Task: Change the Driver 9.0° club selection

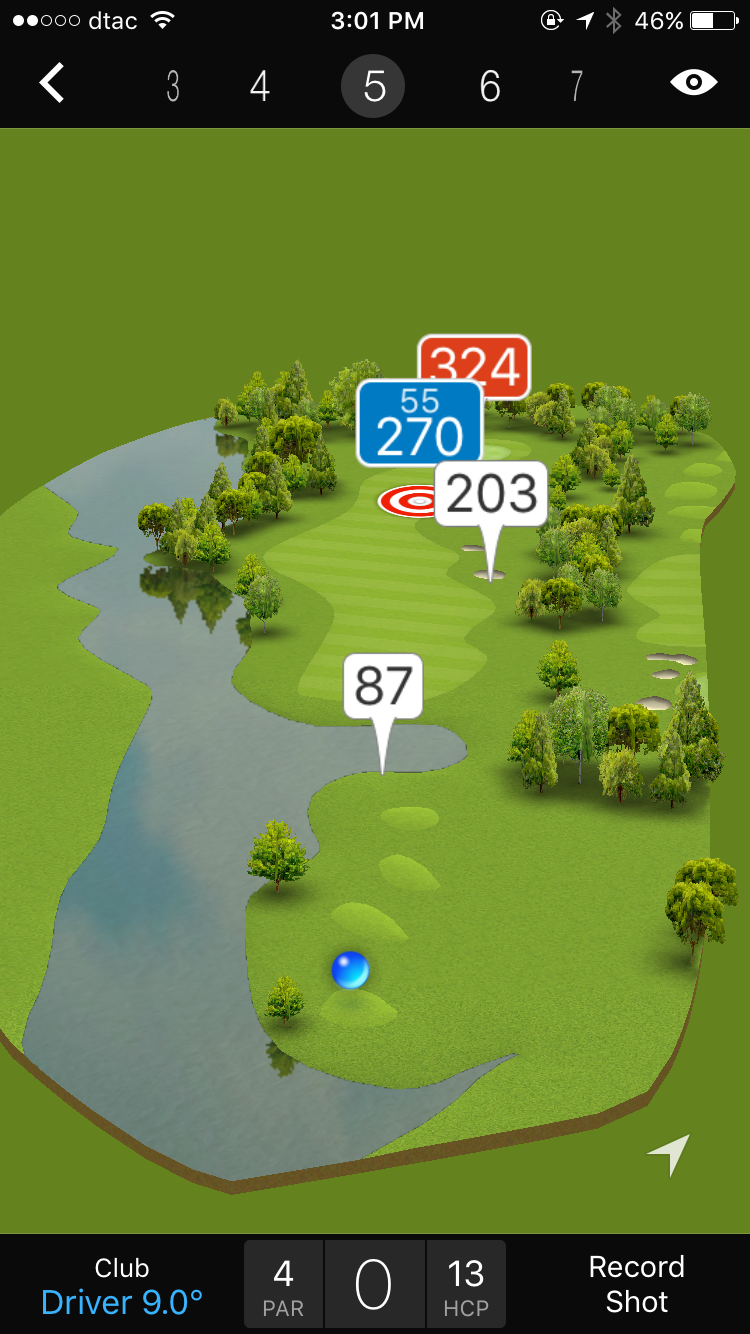Action: pos(122,1286)
